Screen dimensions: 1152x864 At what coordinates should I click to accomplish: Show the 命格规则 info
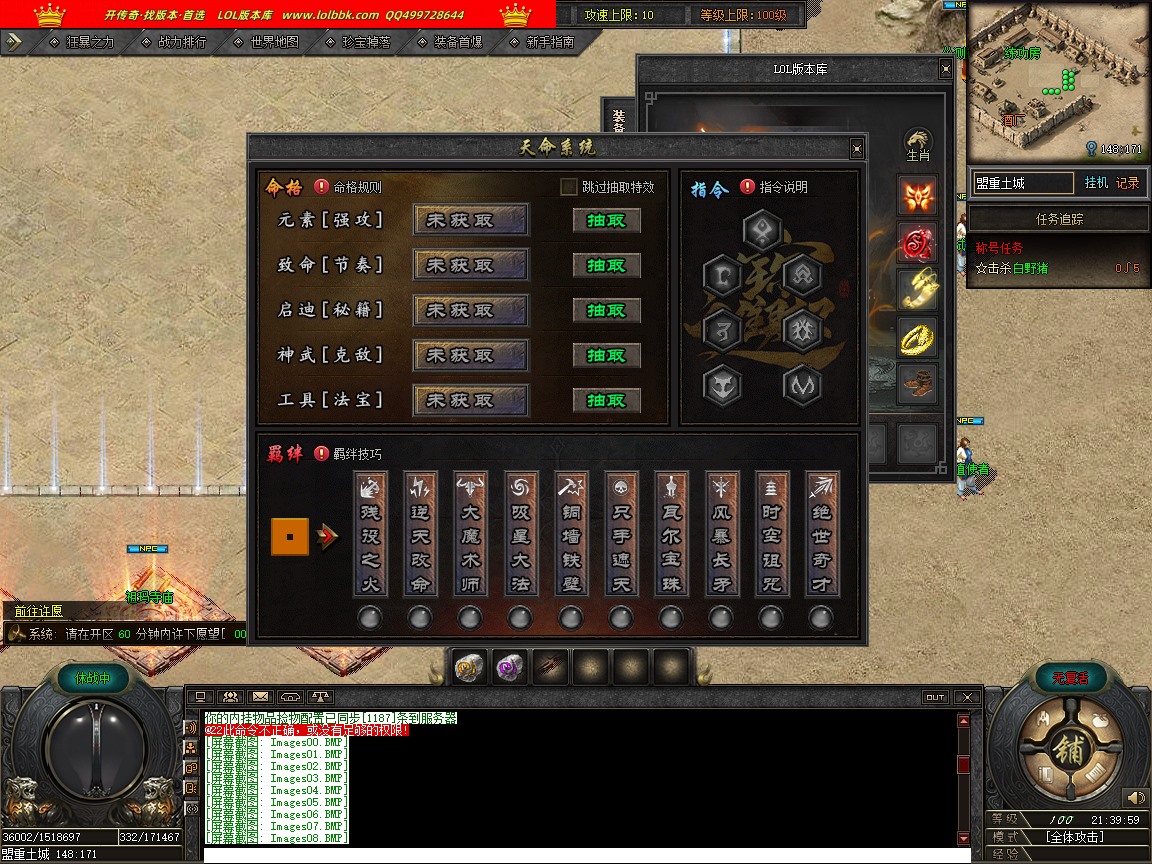322,187
